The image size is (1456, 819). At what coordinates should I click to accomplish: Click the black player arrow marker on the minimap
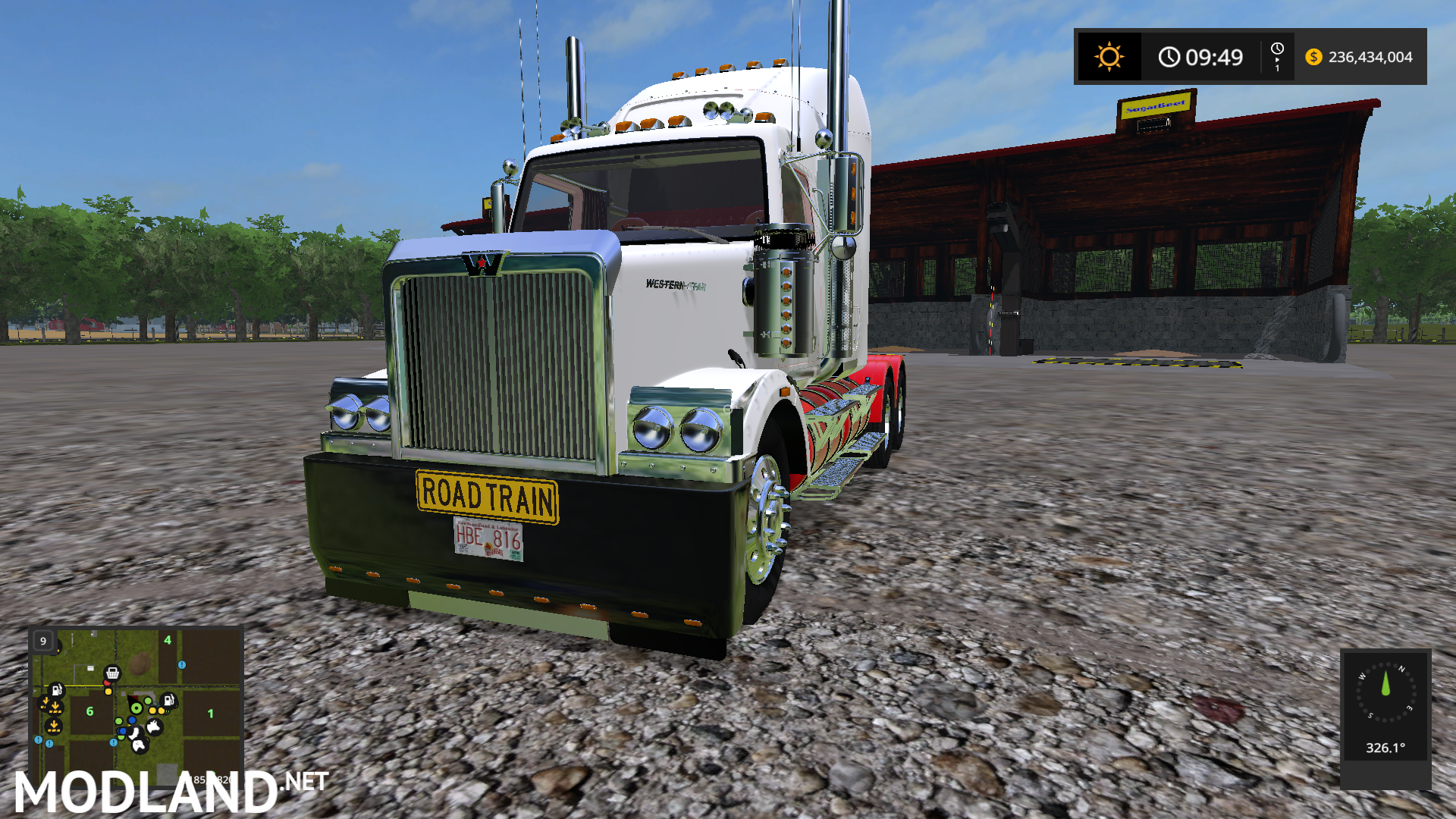(x=132, y=699)
